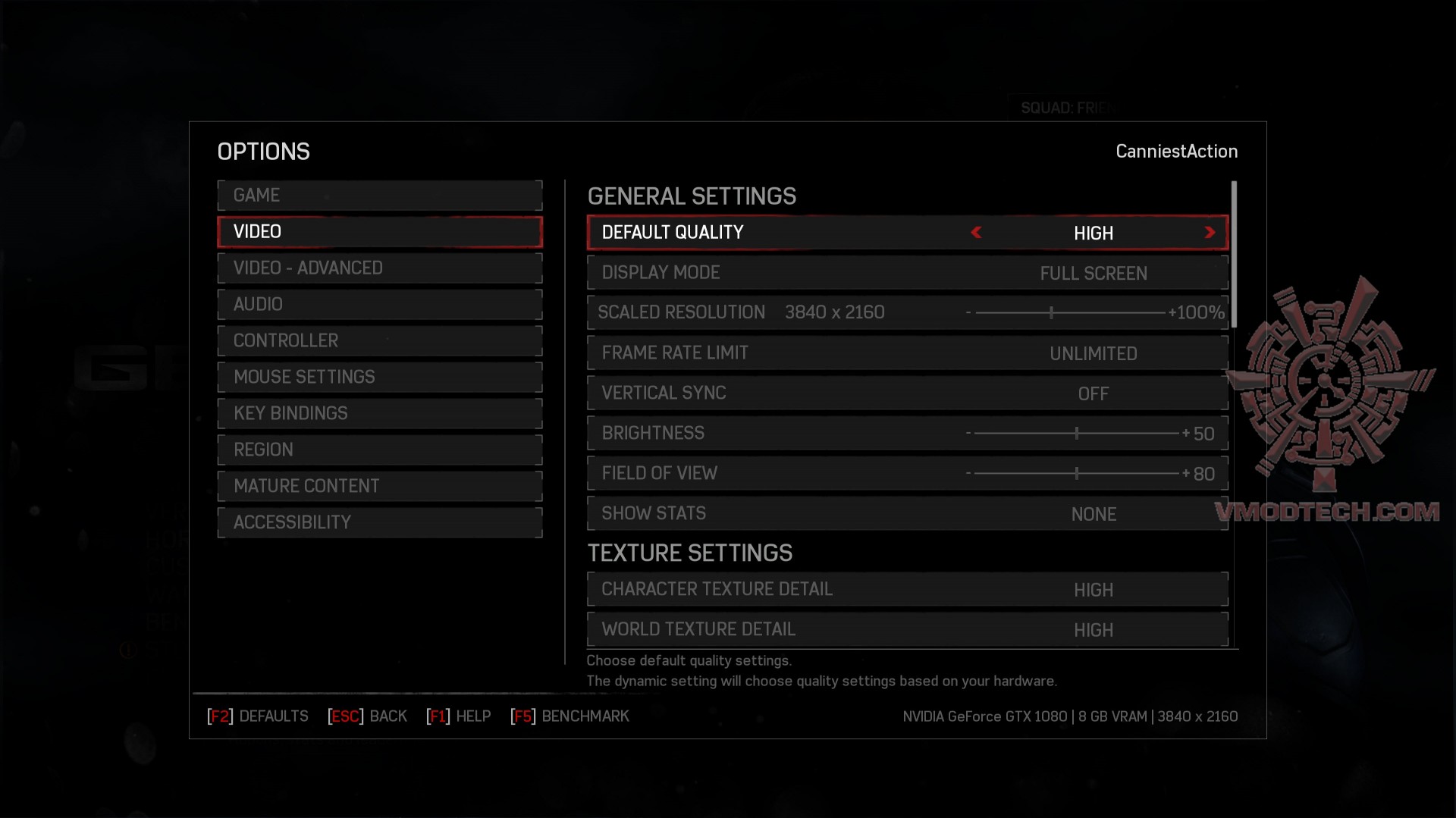Switch to Video - Advanced settings

[379, 268]
